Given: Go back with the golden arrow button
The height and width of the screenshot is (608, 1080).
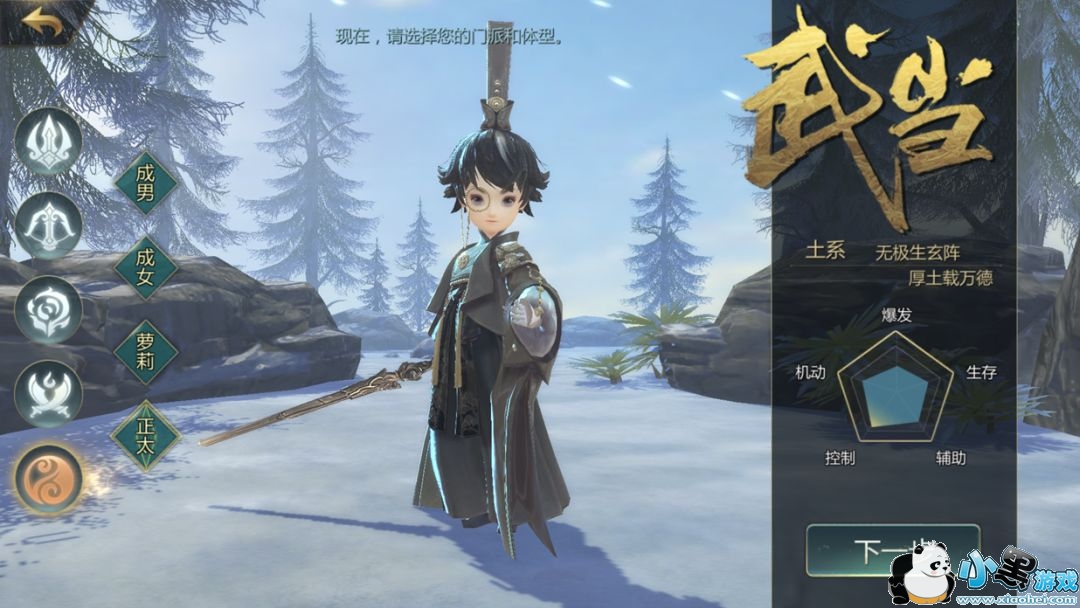Looking at the screenshot, I should tap(42, 22).
